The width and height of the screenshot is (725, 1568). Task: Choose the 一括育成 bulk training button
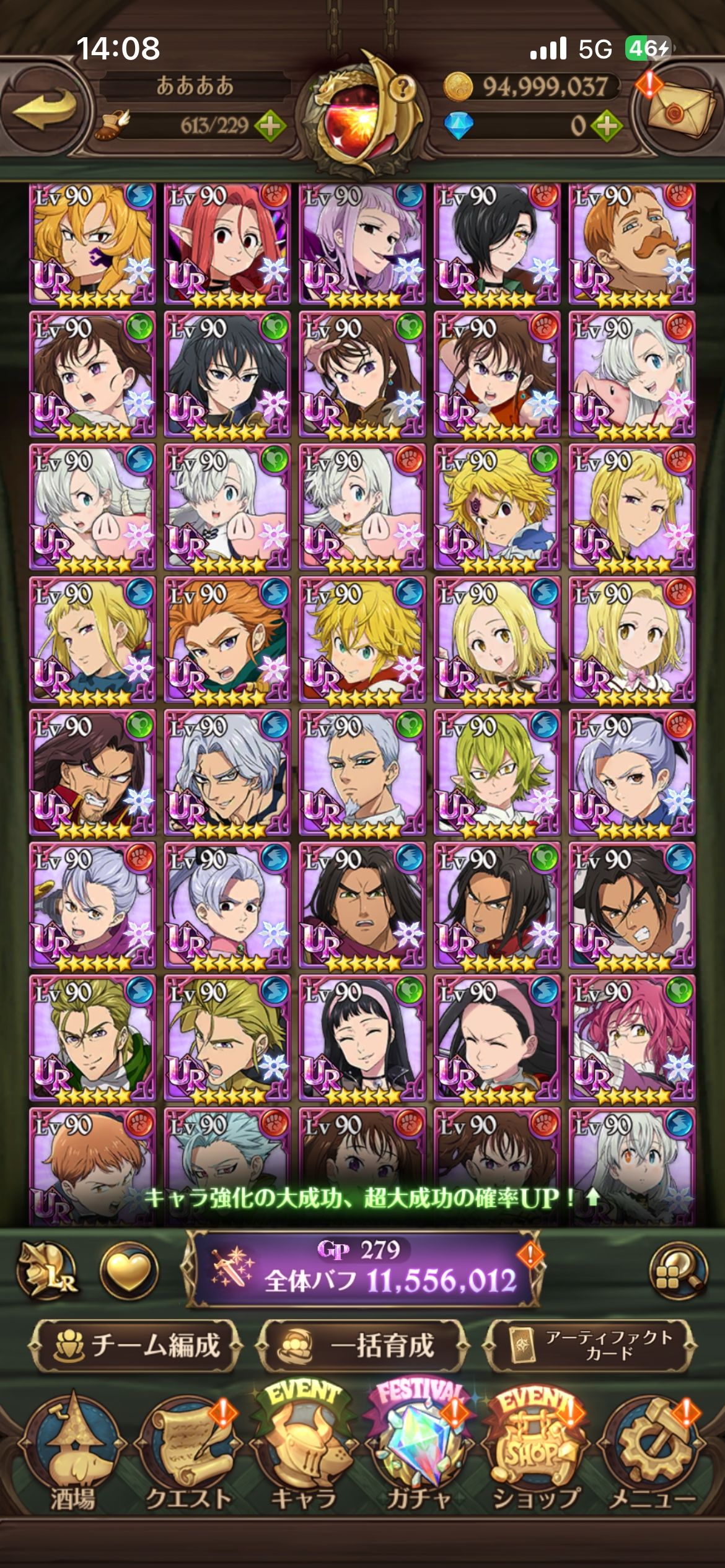[x=362, y=1346]
